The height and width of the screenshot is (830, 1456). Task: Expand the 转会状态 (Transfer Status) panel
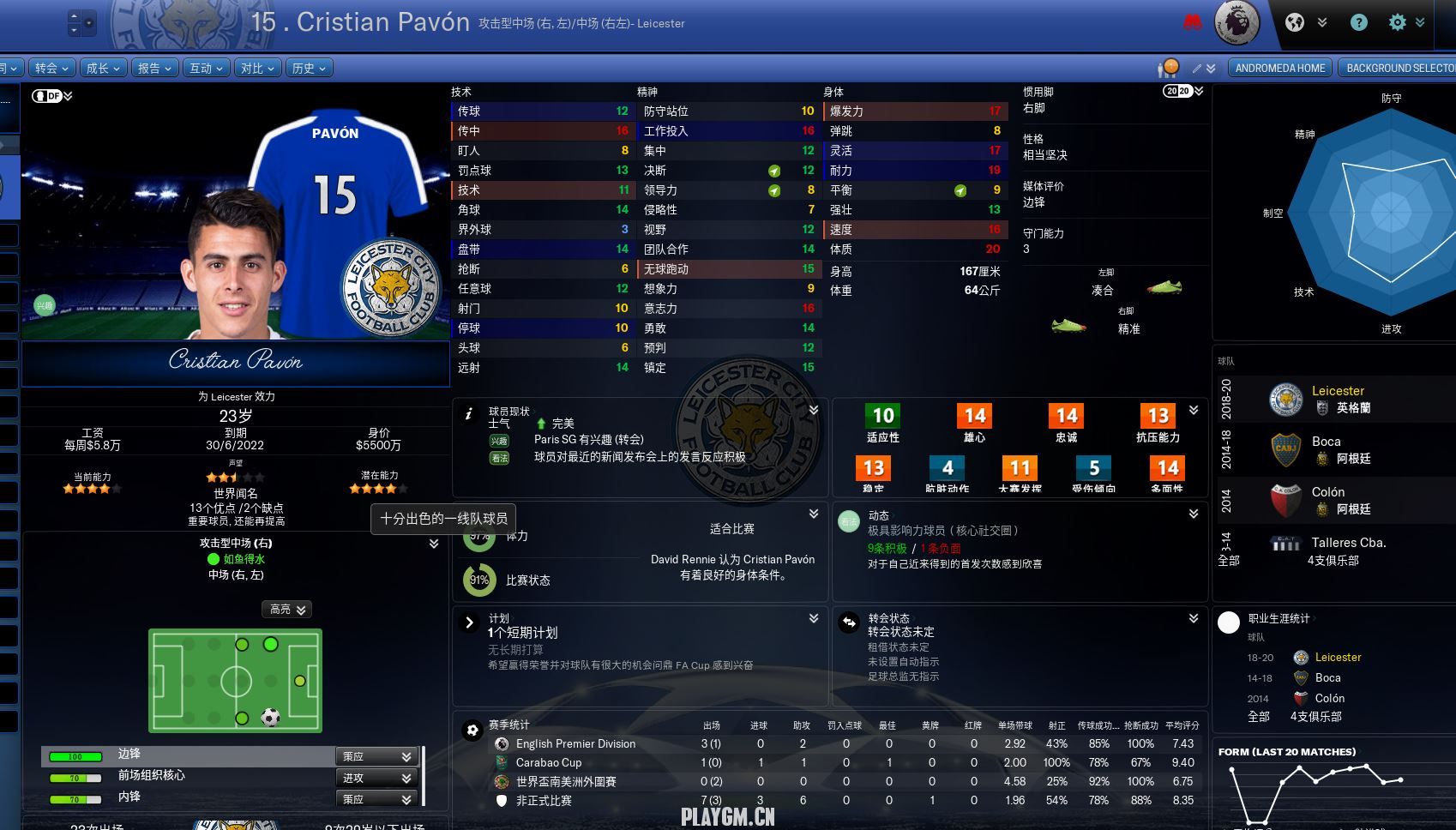(1193, 618)
